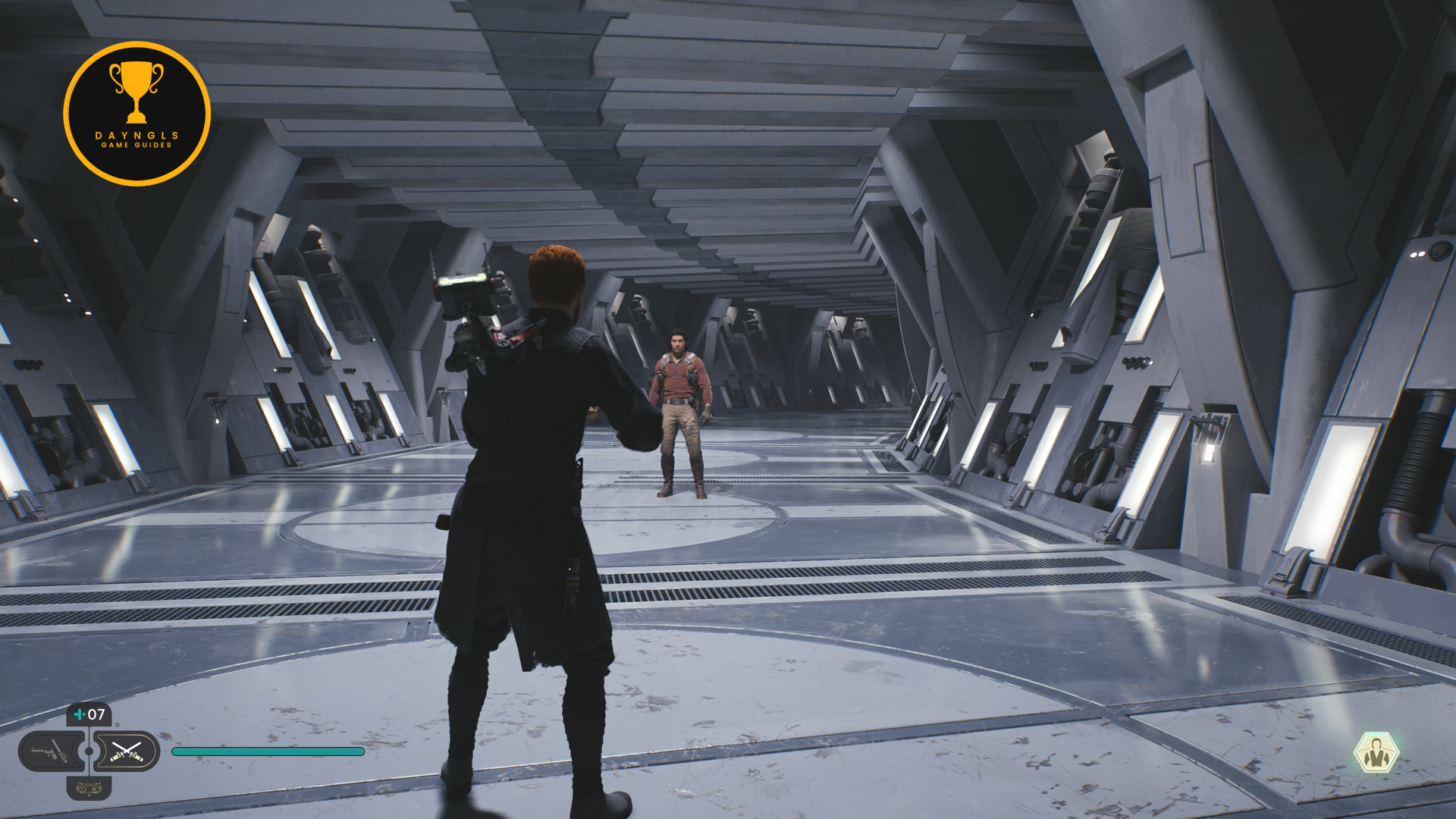Viewport: 1456px width, 819px height.
Task: Activate the hexagonal companion assist icon
Action: click(1376, 753)
